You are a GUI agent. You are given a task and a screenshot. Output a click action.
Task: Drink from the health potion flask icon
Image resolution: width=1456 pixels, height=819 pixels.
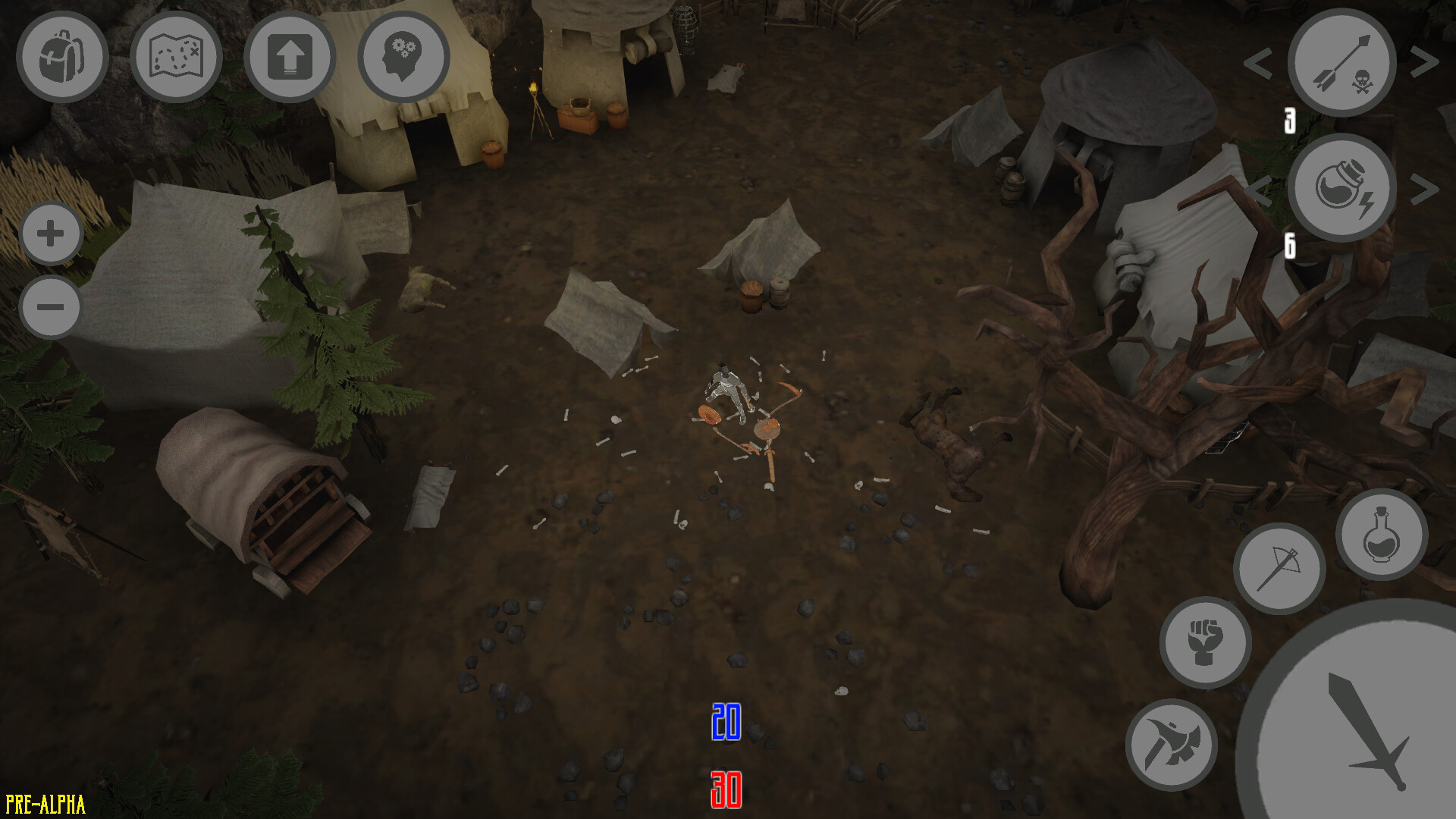click(x=1381, y=535)
